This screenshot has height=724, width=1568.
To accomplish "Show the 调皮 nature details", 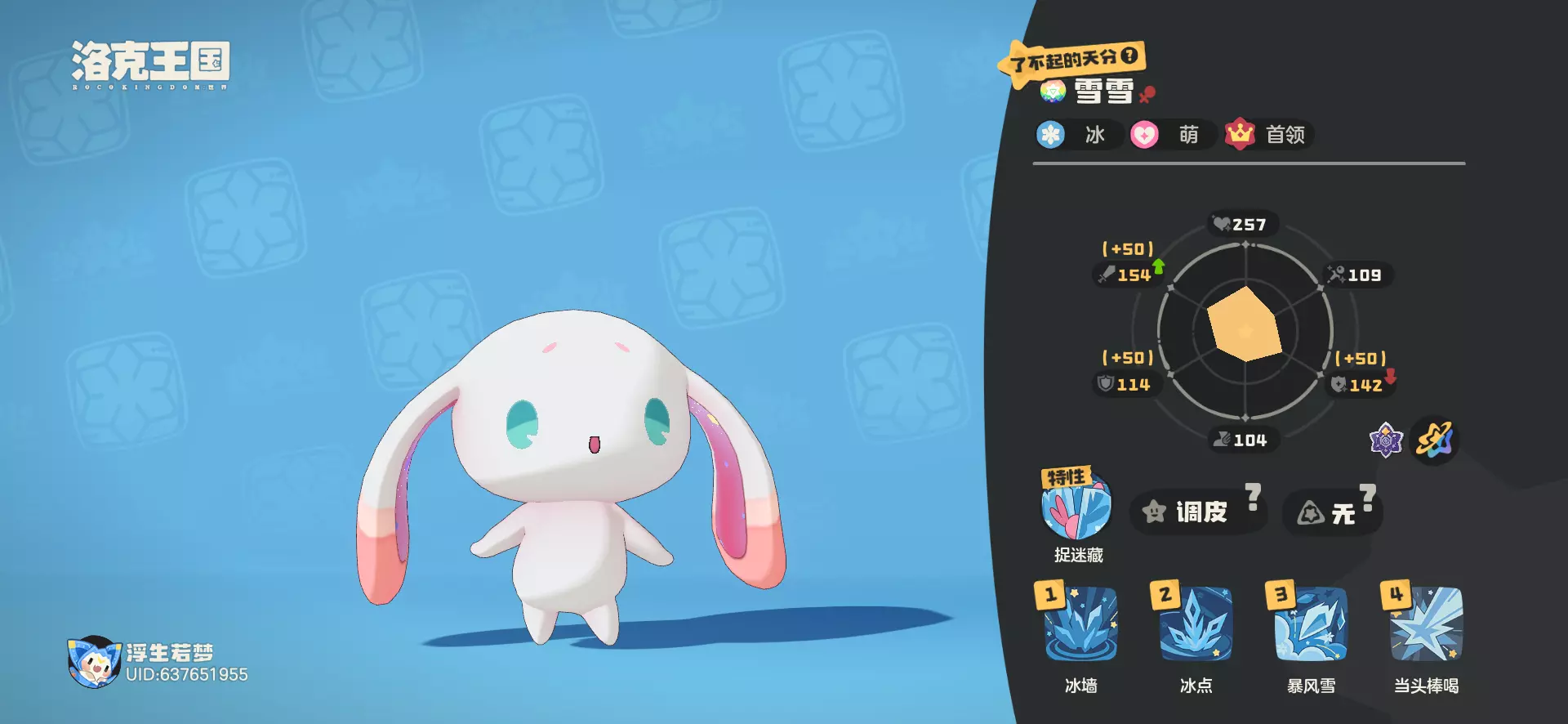I will tap(1197, 512).
